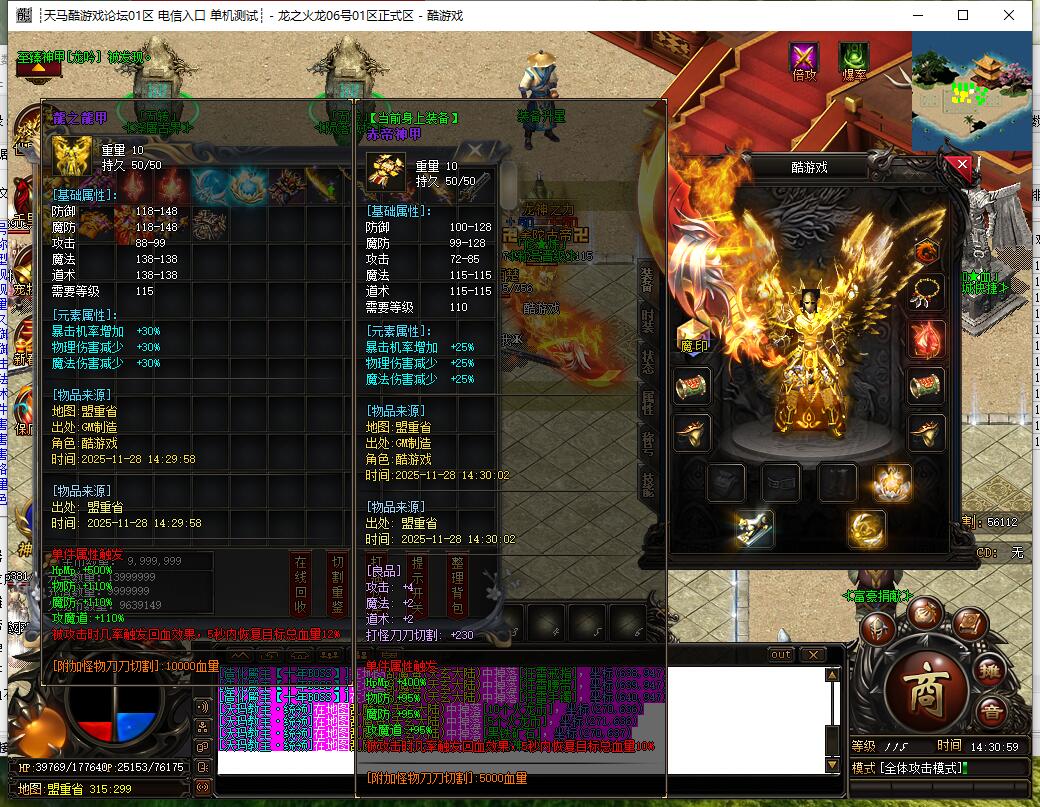The height and width of the screenshot is (807, 1040).
Task: Click the chat window 'out' button
Action: 780,654
